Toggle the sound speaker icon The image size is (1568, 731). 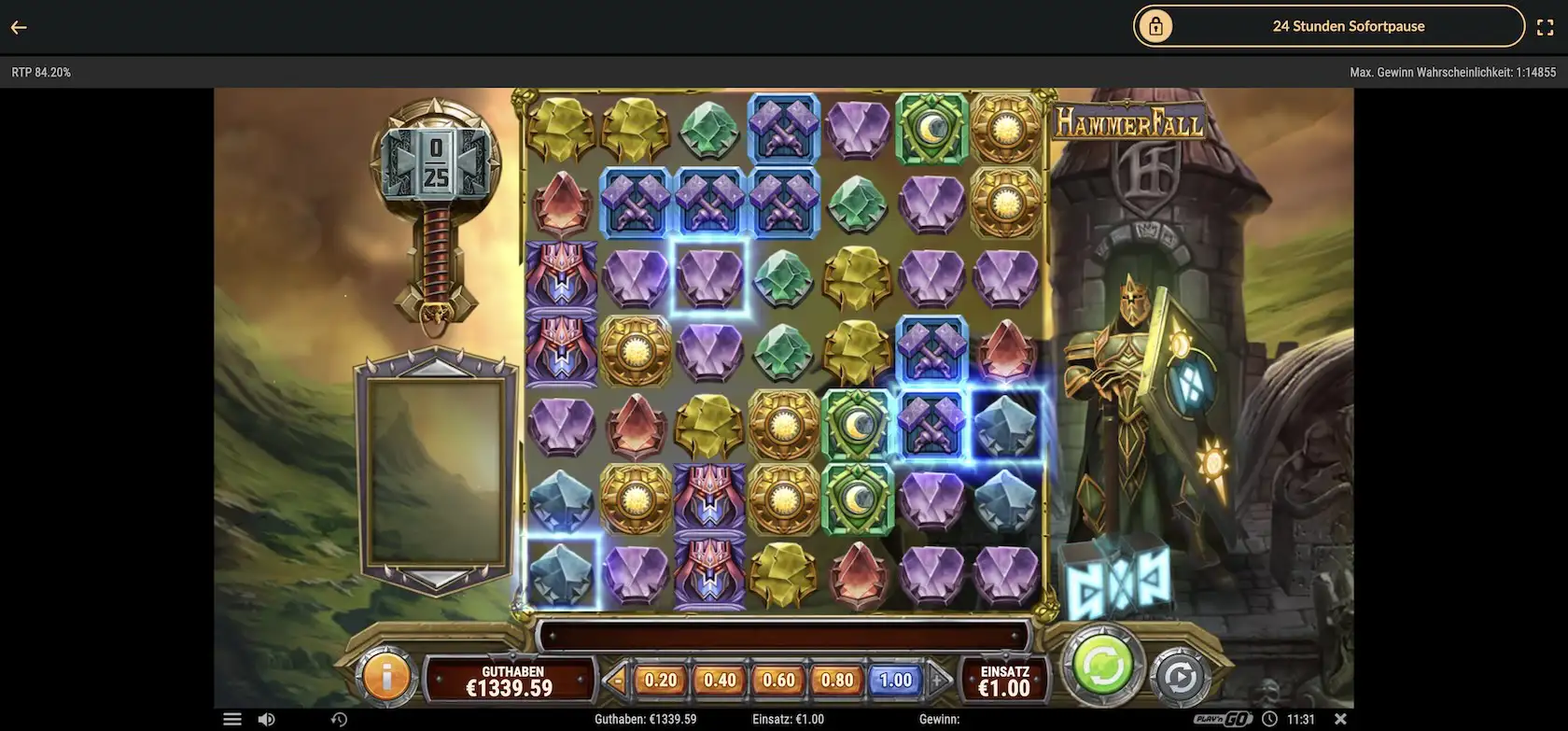click(267, 720)
